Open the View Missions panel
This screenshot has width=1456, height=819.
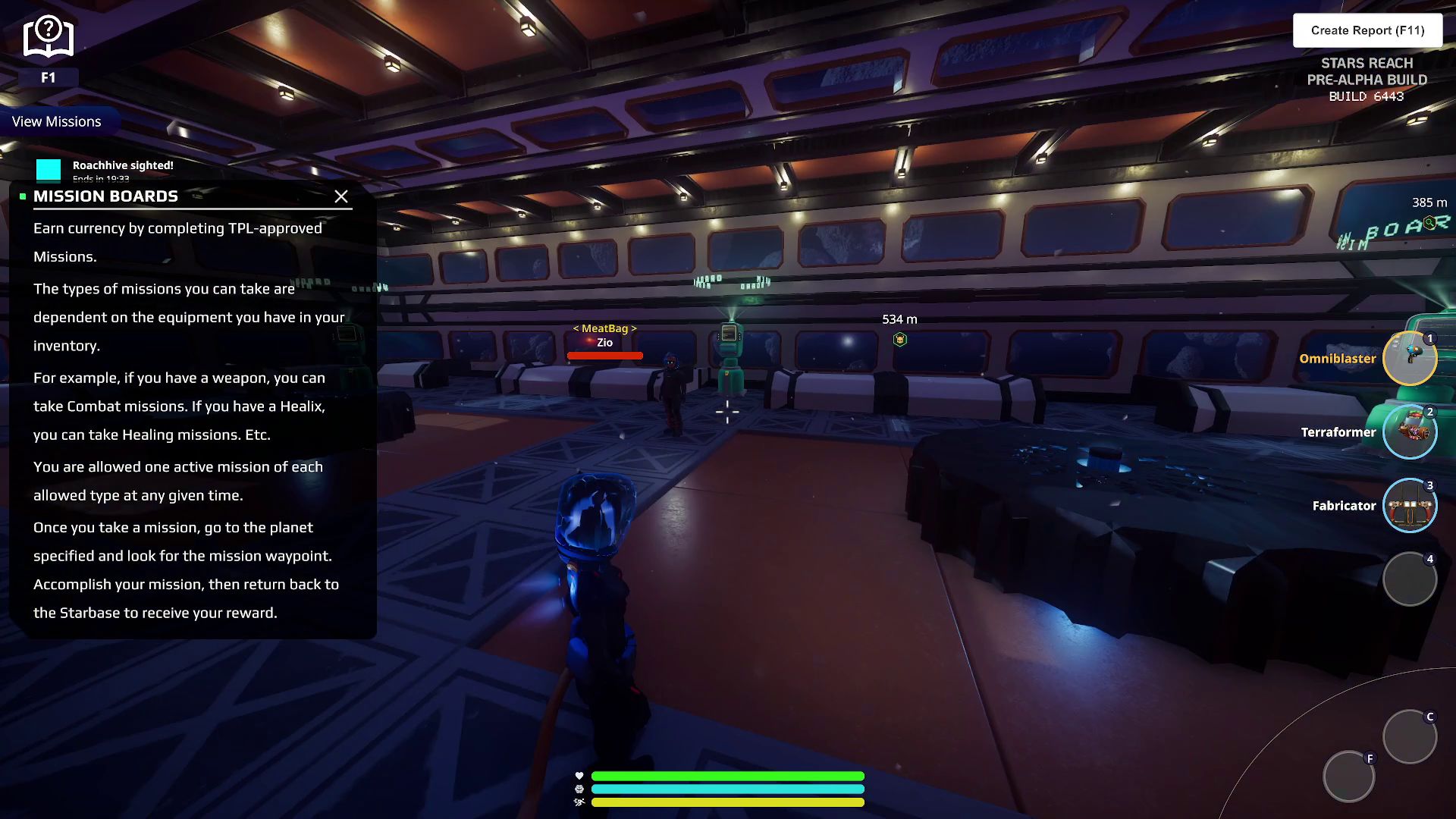pyautogui.click(x=57, y=121)
